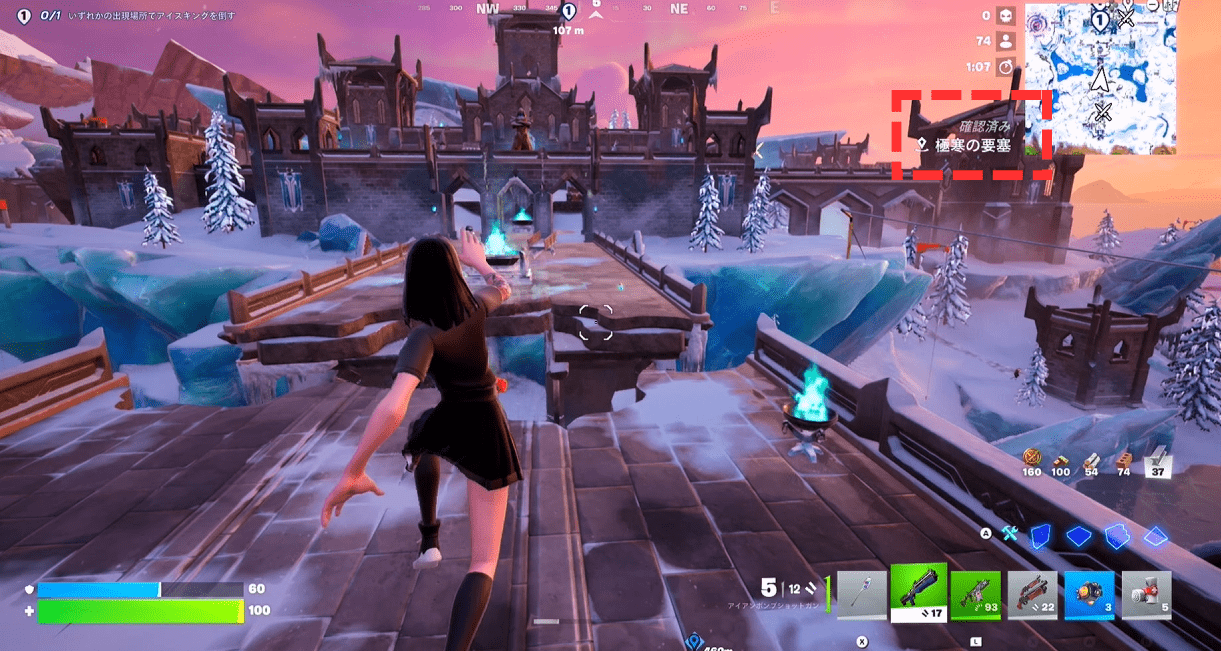
Task: Select the green pump shotgun with 17 ammo
Action: (x=918, y=593)
